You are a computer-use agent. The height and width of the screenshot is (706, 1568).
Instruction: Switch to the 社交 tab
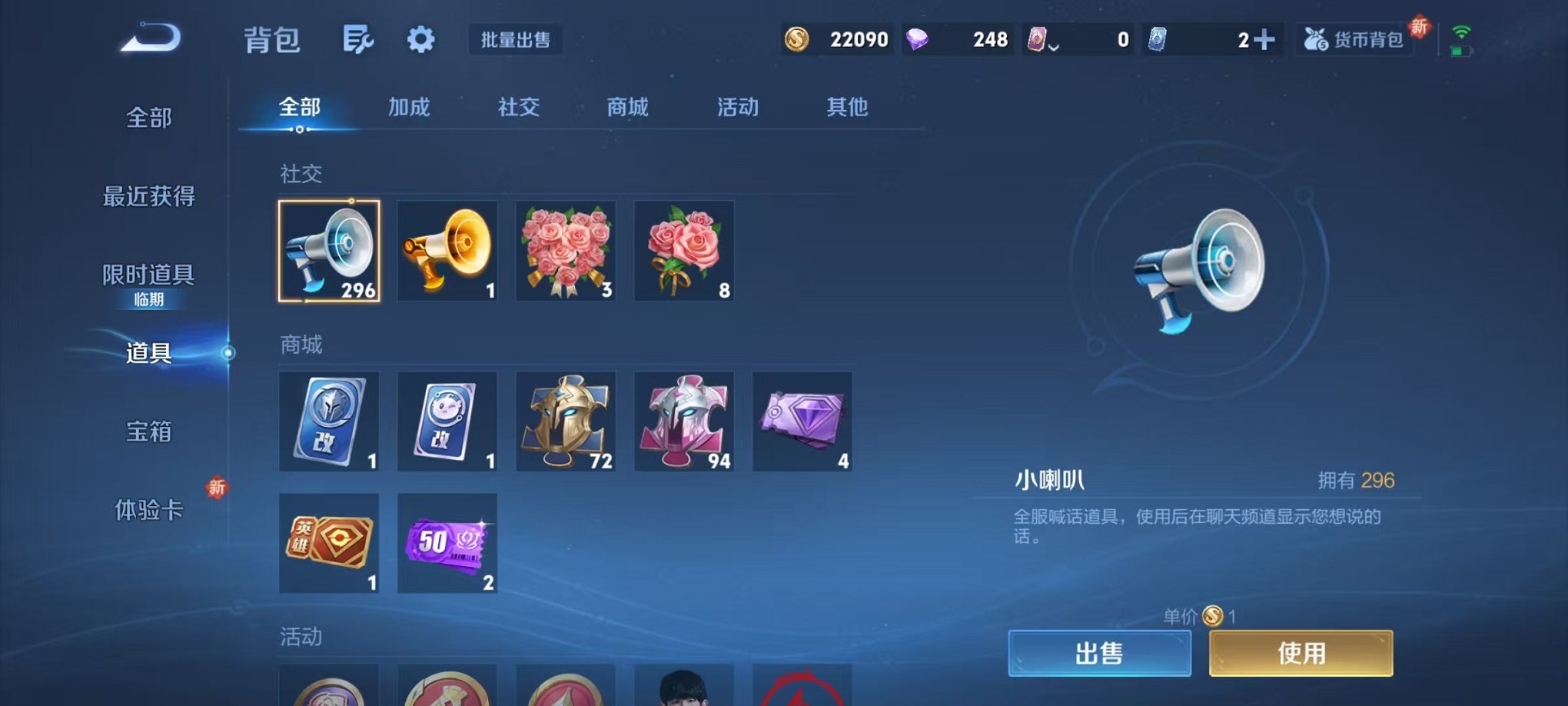(518, 108)
